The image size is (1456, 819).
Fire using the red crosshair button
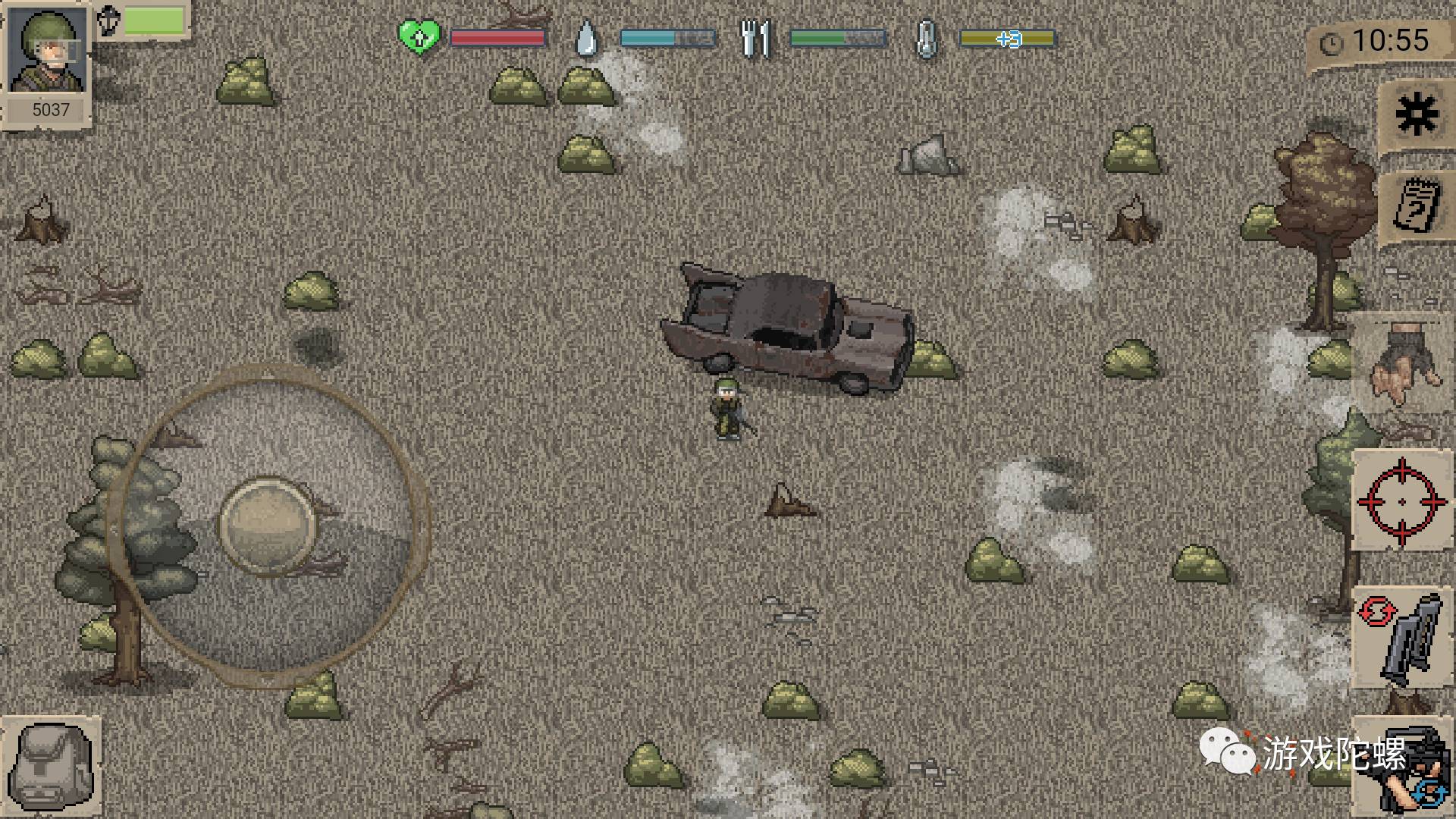[1401, 500]
